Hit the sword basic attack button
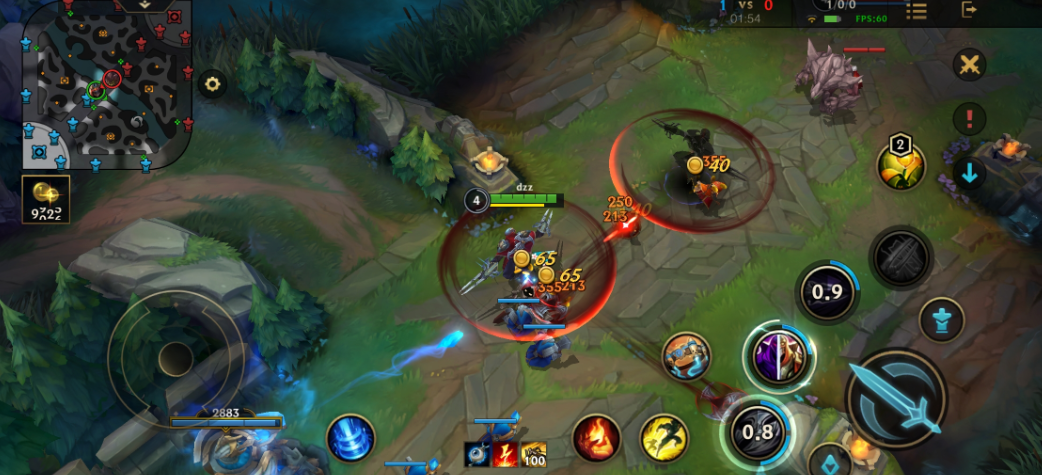Viewport: 1042px width, 475px height. [x=895, y=397]
